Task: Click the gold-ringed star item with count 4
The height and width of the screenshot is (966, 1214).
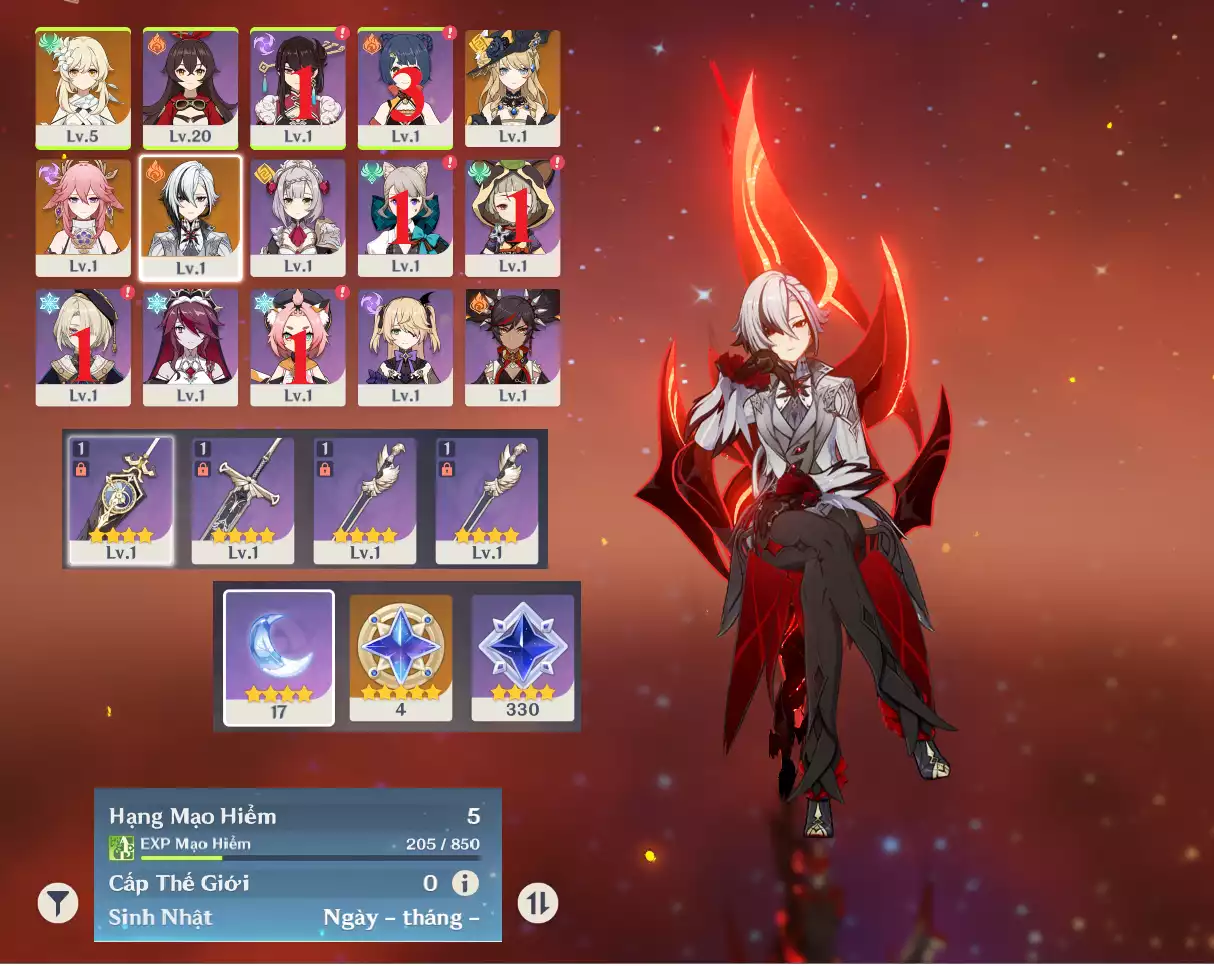Action: (400, 656)
